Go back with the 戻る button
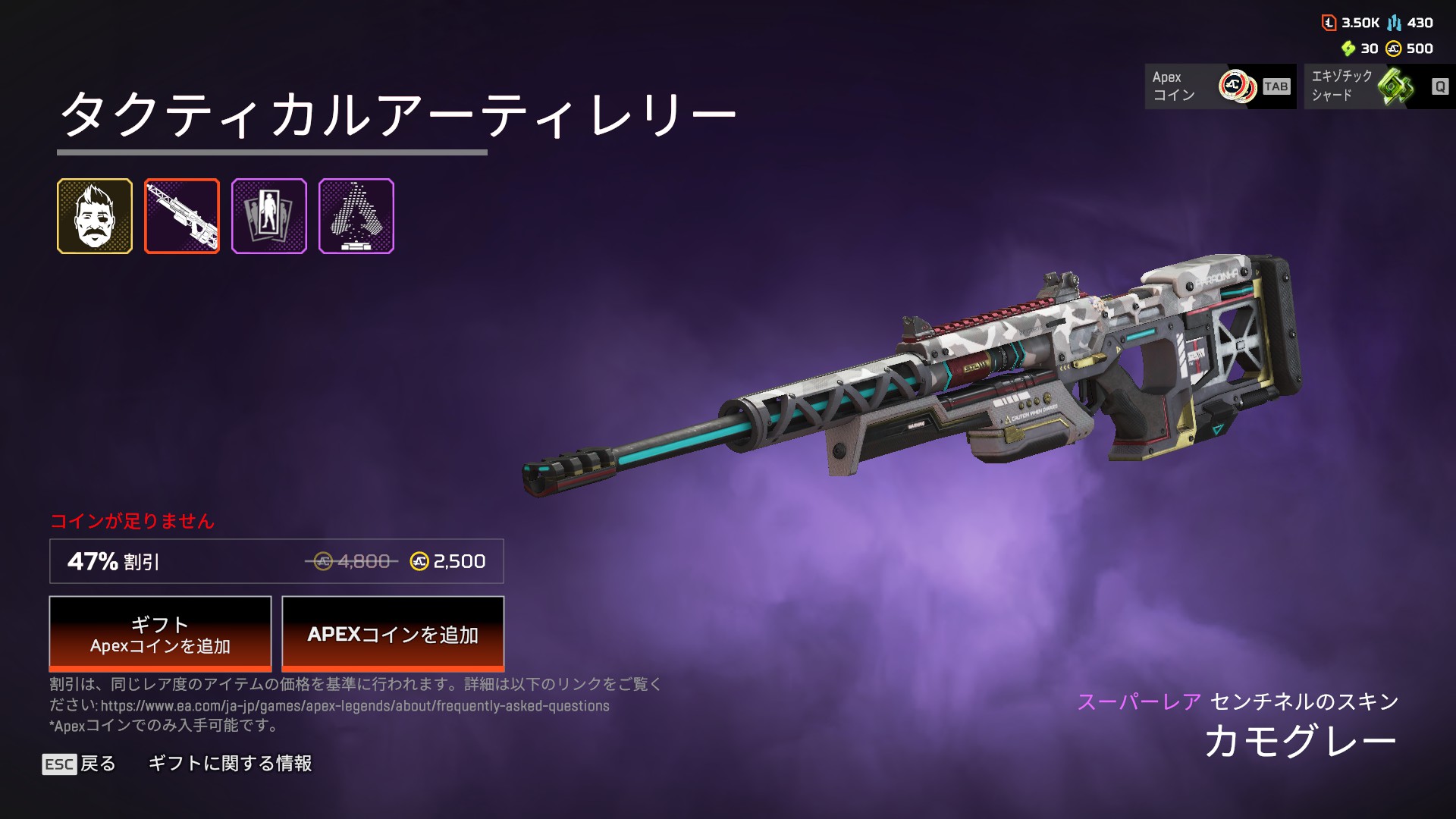 (80, 764)
